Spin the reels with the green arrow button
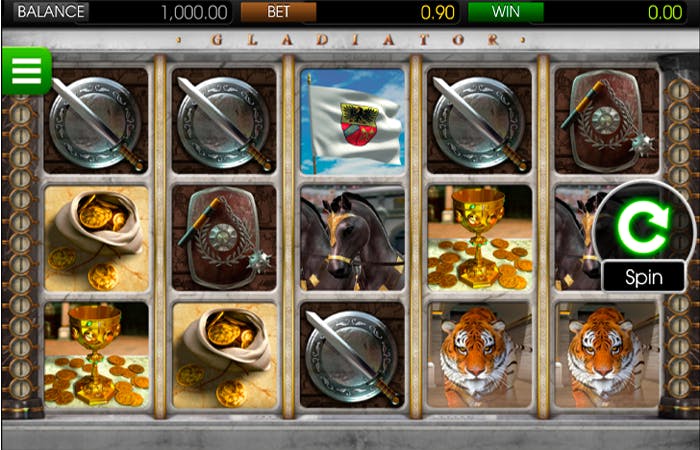The image size is (700, 450). pyautogui.click(x=643, y=228)
